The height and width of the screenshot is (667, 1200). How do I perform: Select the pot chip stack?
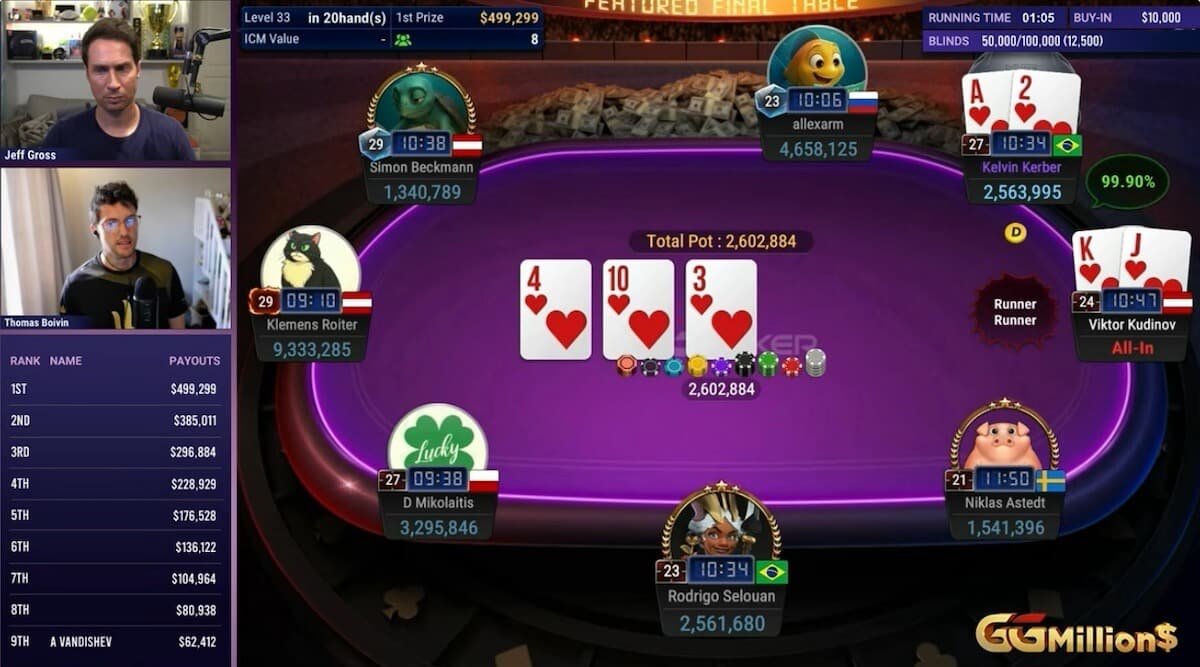pos(720,364)
